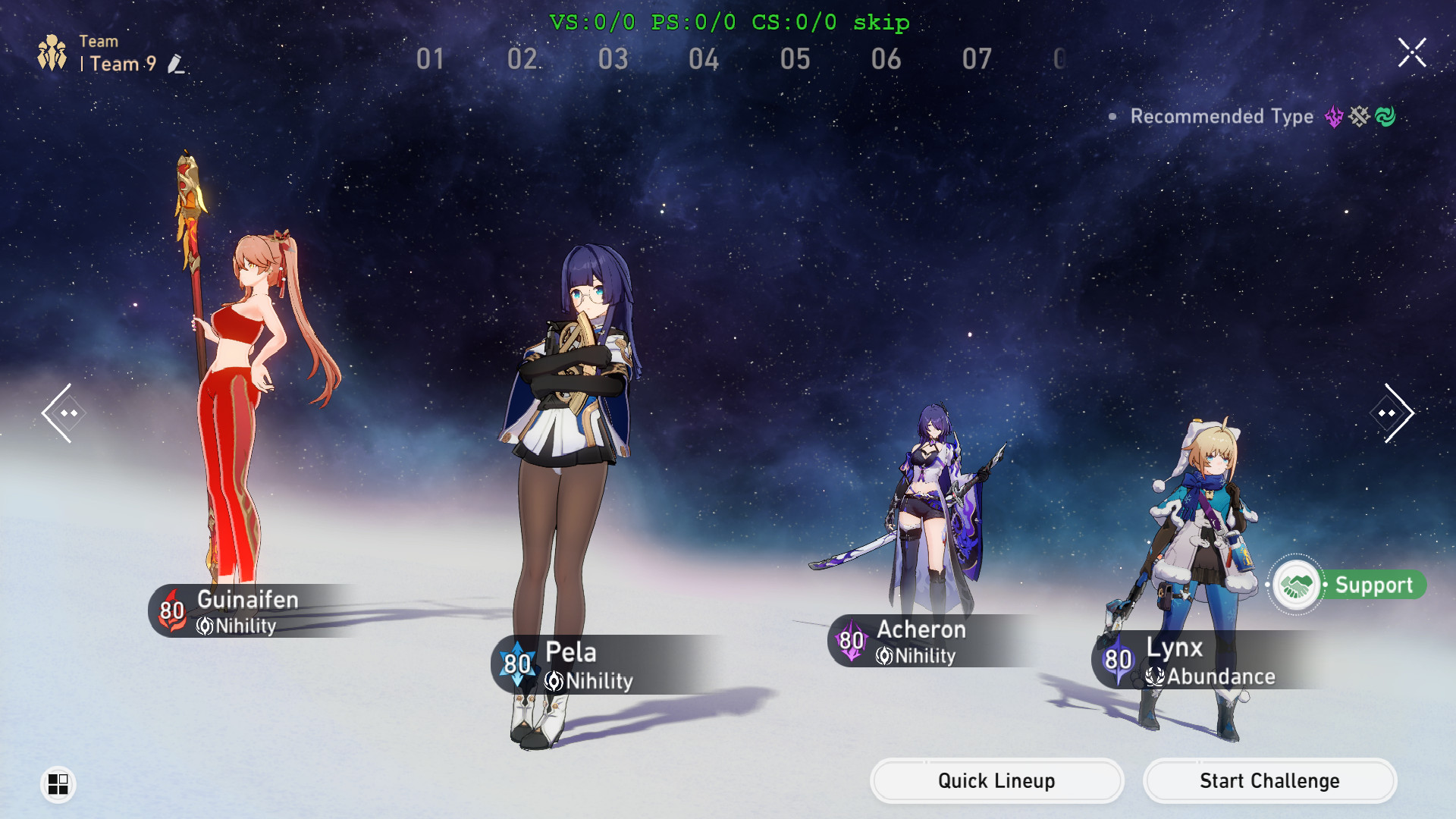The image size is (1456, 819).
Task: Click Pela's Ice element emblem
Action: click(516, 664)
